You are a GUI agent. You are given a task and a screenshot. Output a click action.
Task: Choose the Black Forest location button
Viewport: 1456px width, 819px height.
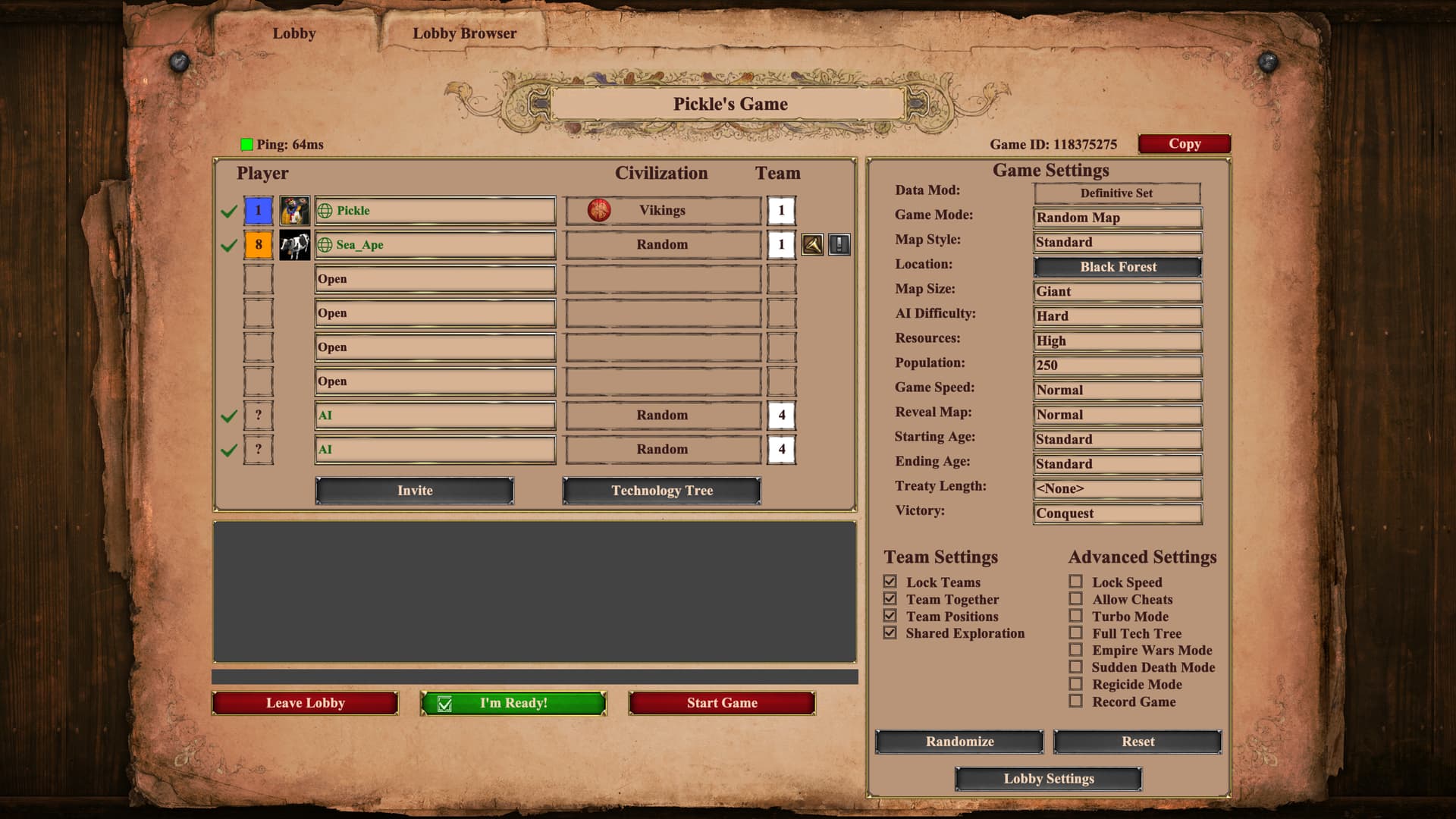click(x=1118, y=267)
